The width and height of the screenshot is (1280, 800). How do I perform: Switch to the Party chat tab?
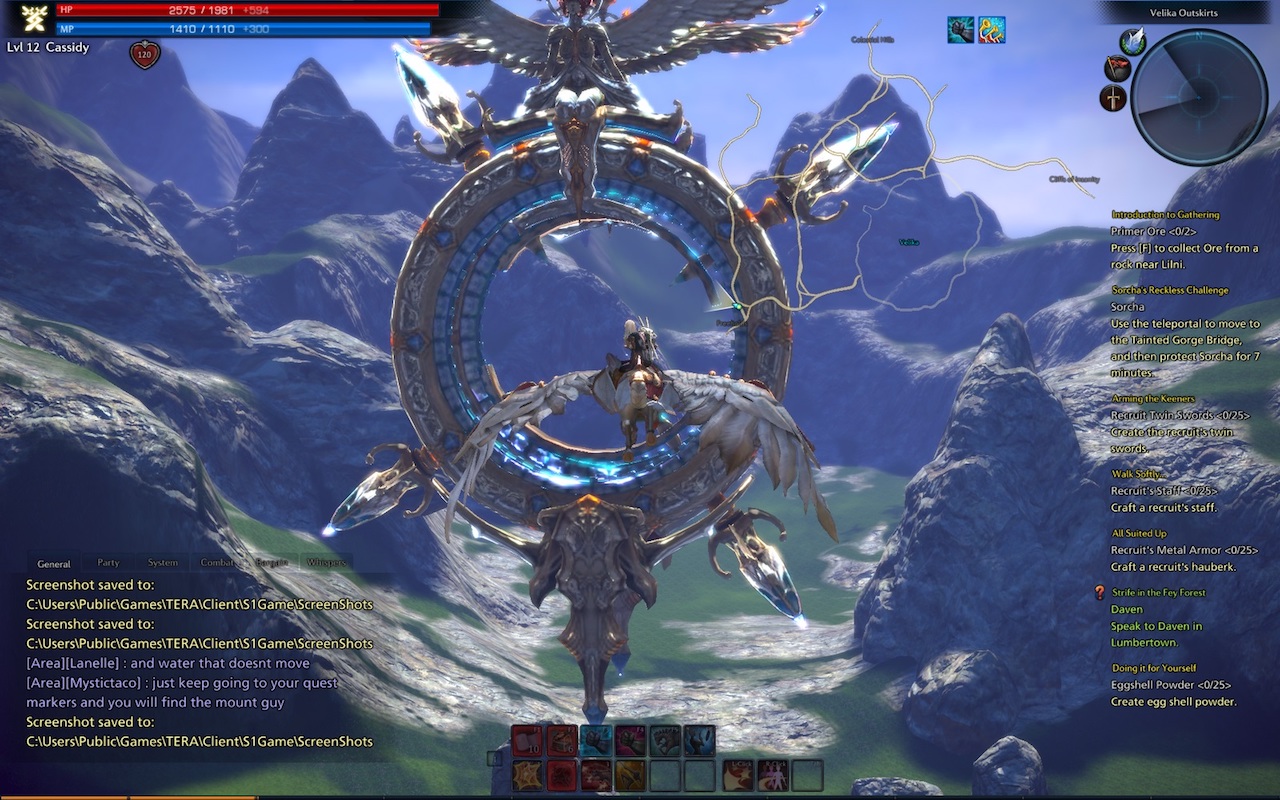[108, 563]
